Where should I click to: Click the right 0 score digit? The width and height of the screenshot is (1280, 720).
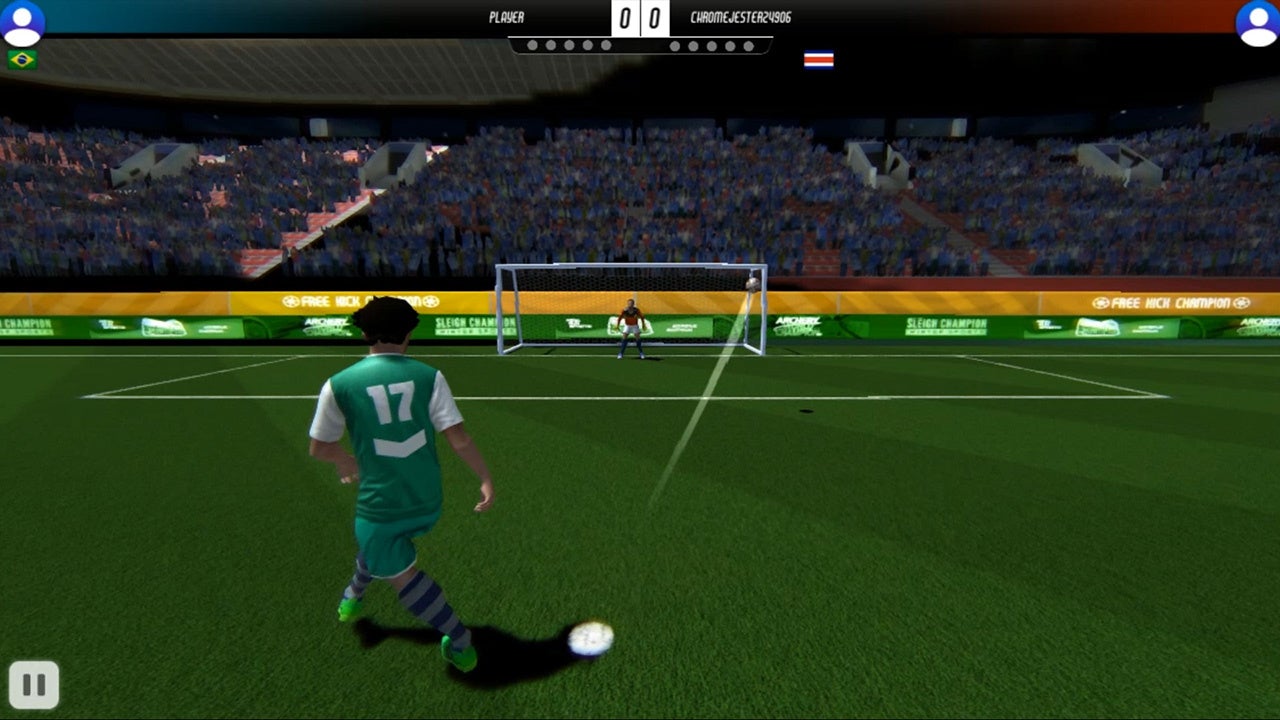coord(653,17)
